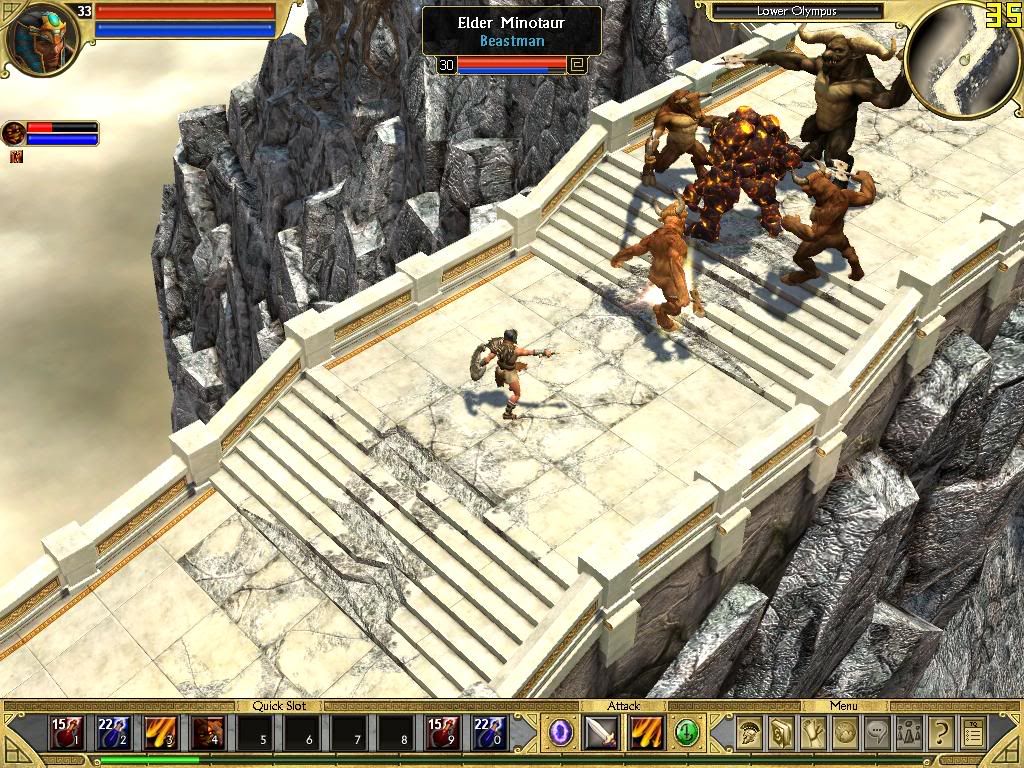The image size is (1024, 768).
Task: Open the character window helmet button
Action: [749, 734]
